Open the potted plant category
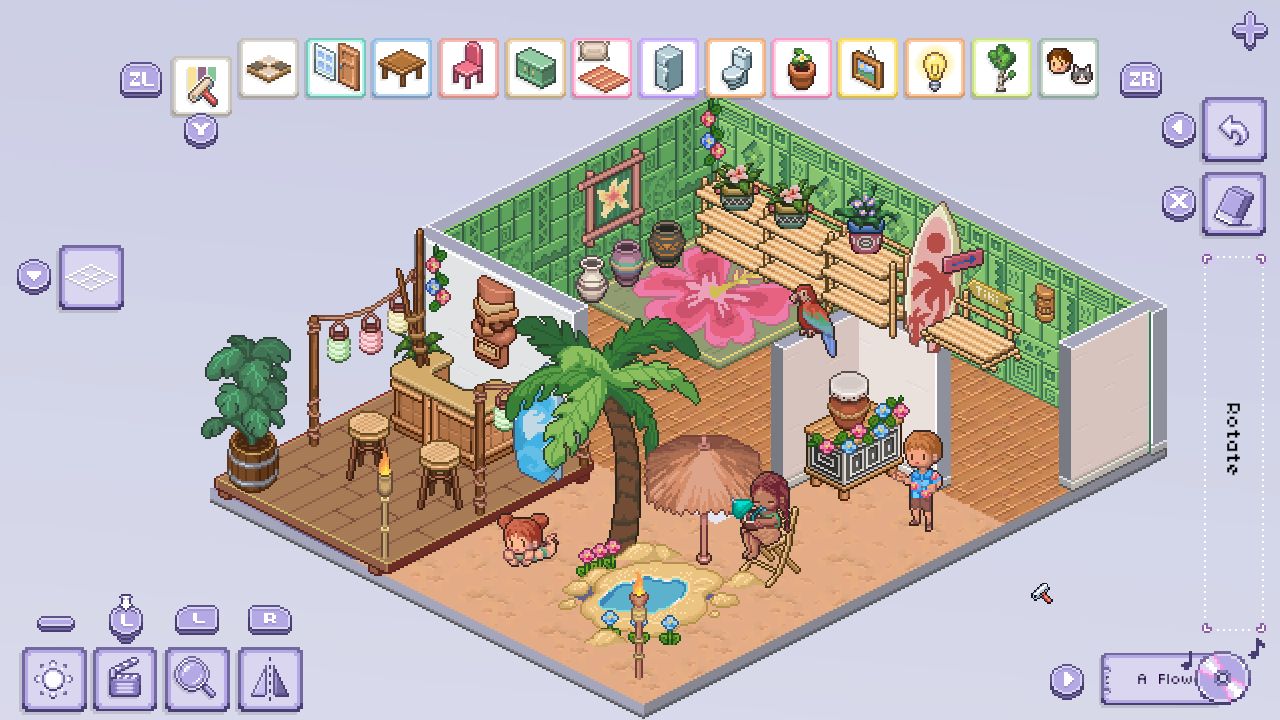Viewport: 1280px width, 720px height. [801, 70]
